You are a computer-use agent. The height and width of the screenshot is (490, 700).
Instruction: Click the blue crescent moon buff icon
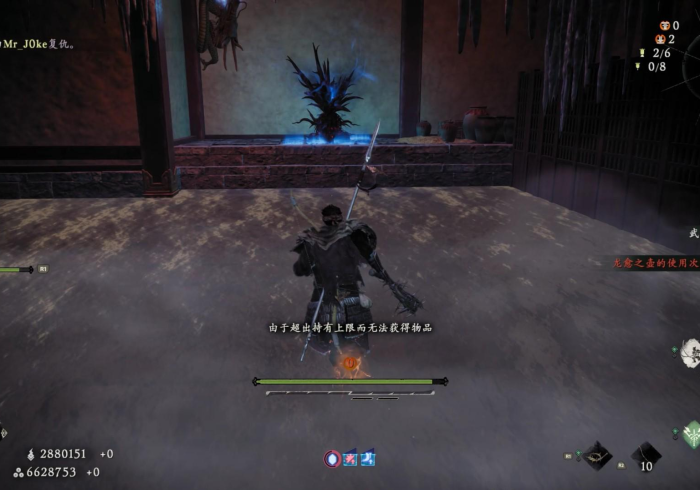tap(367, 458)
